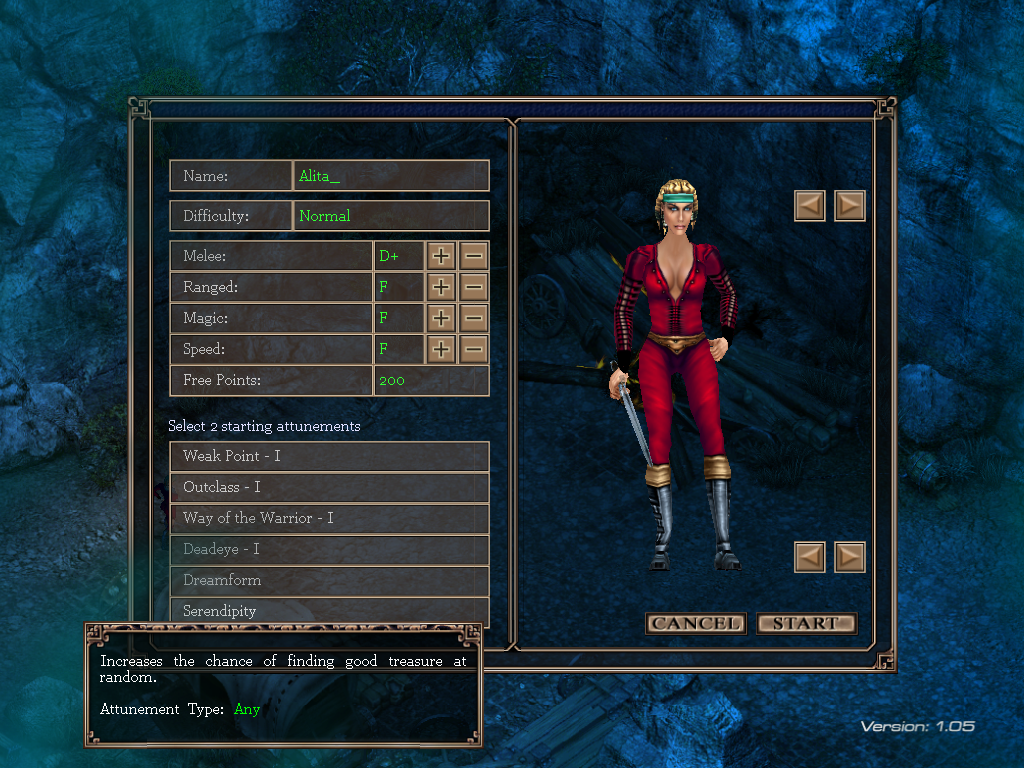Select the Serendipity attunement

[329, 610]
